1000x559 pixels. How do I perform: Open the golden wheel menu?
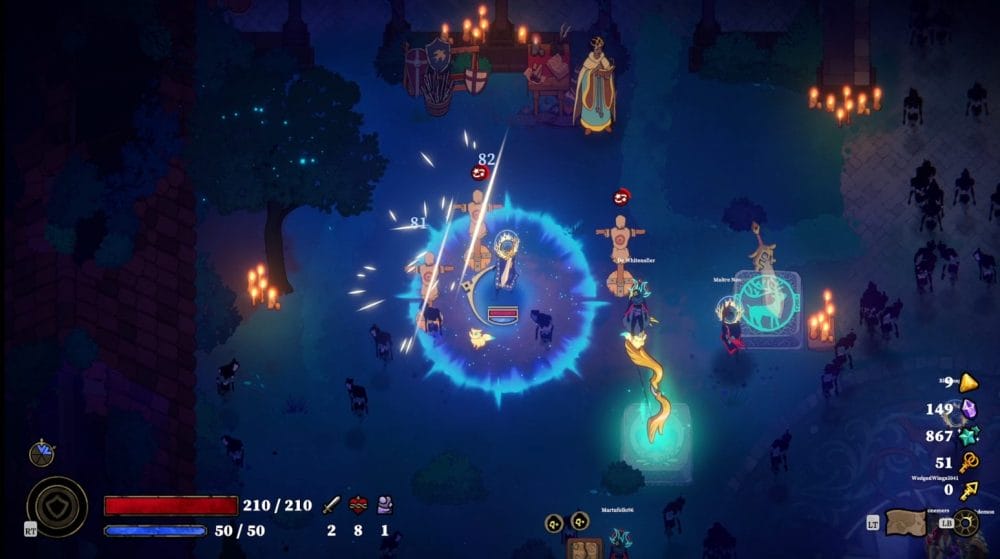pos(965,523)
